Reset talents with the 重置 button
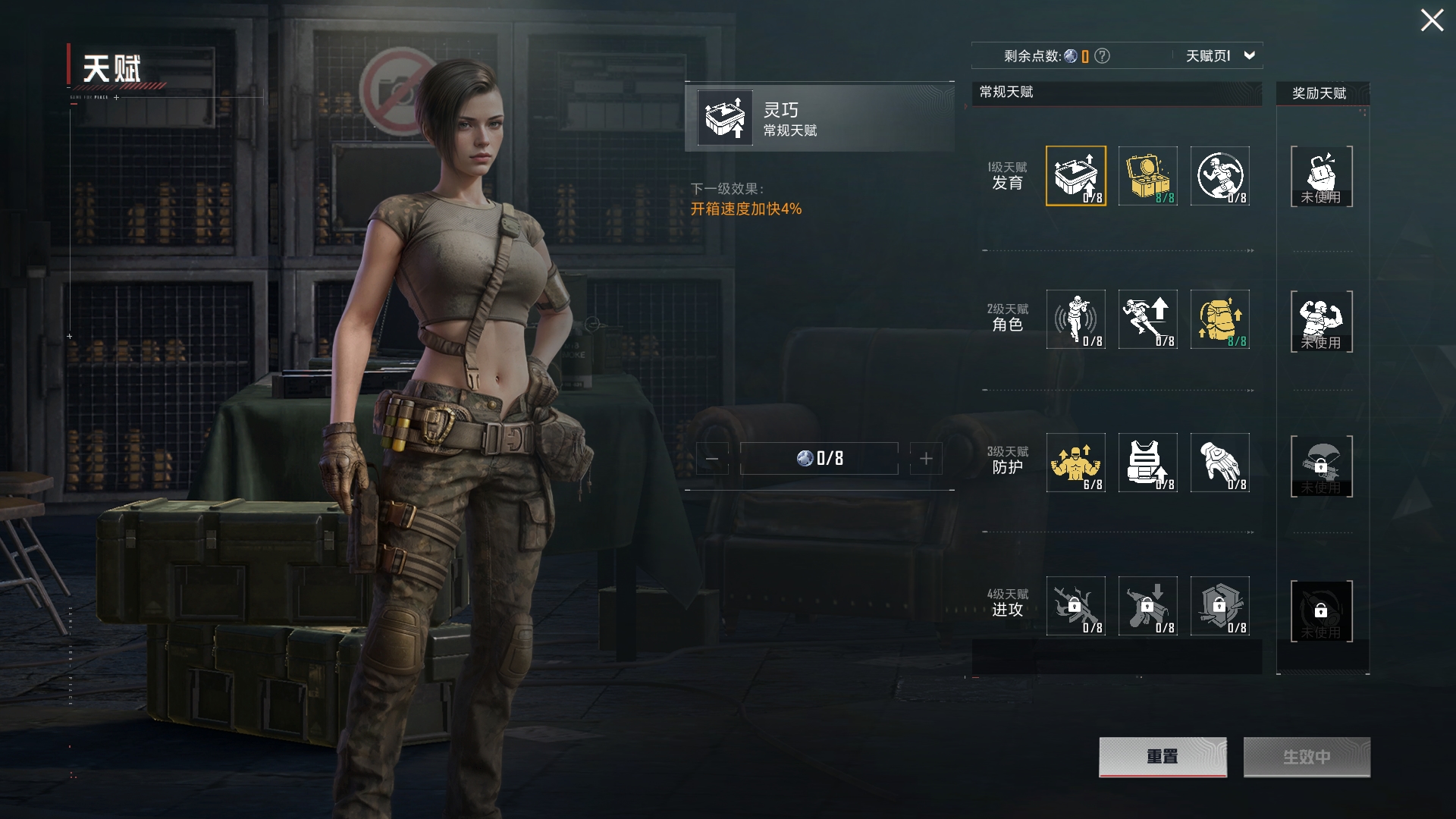This screenshot has height=819, width=1456. tap(1163, 757)
